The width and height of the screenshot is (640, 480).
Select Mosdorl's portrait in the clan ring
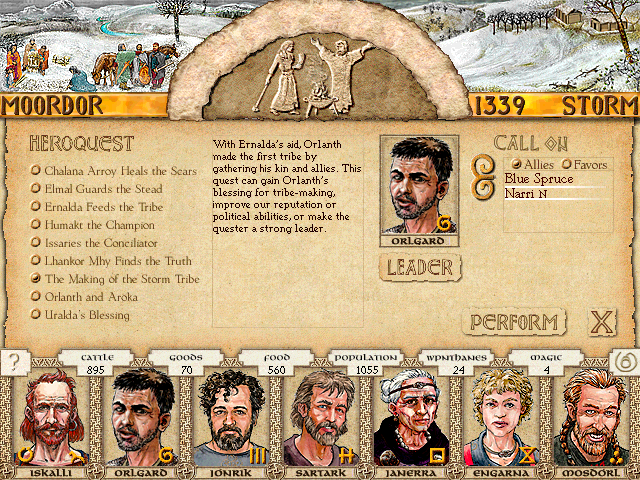pos(596,419)
